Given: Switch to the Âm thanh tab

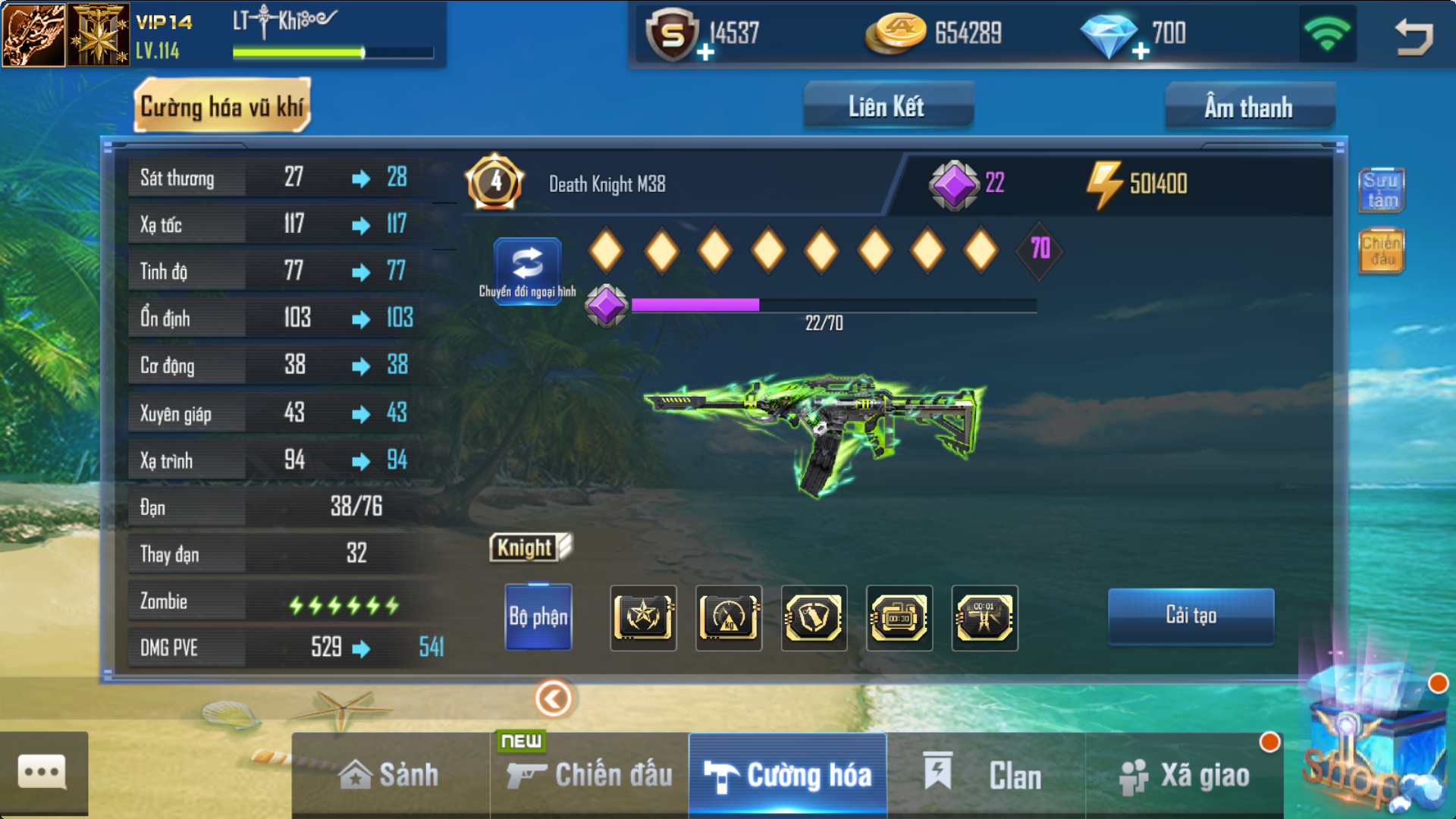Looking at the screenshot, I should coord(1249,107).
